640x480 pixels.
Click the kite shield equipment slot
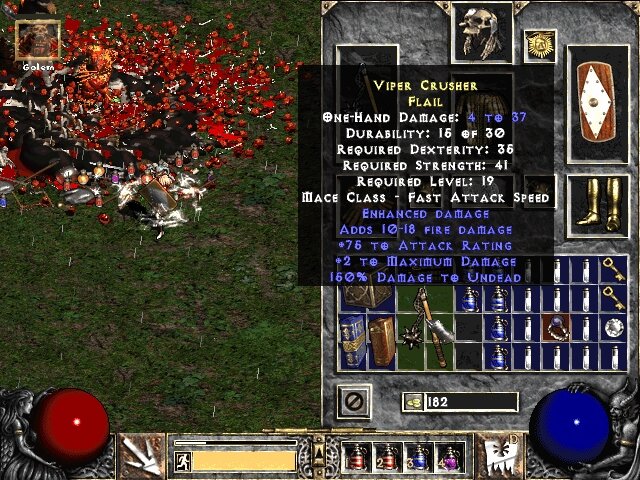click(x=598, y=103)
